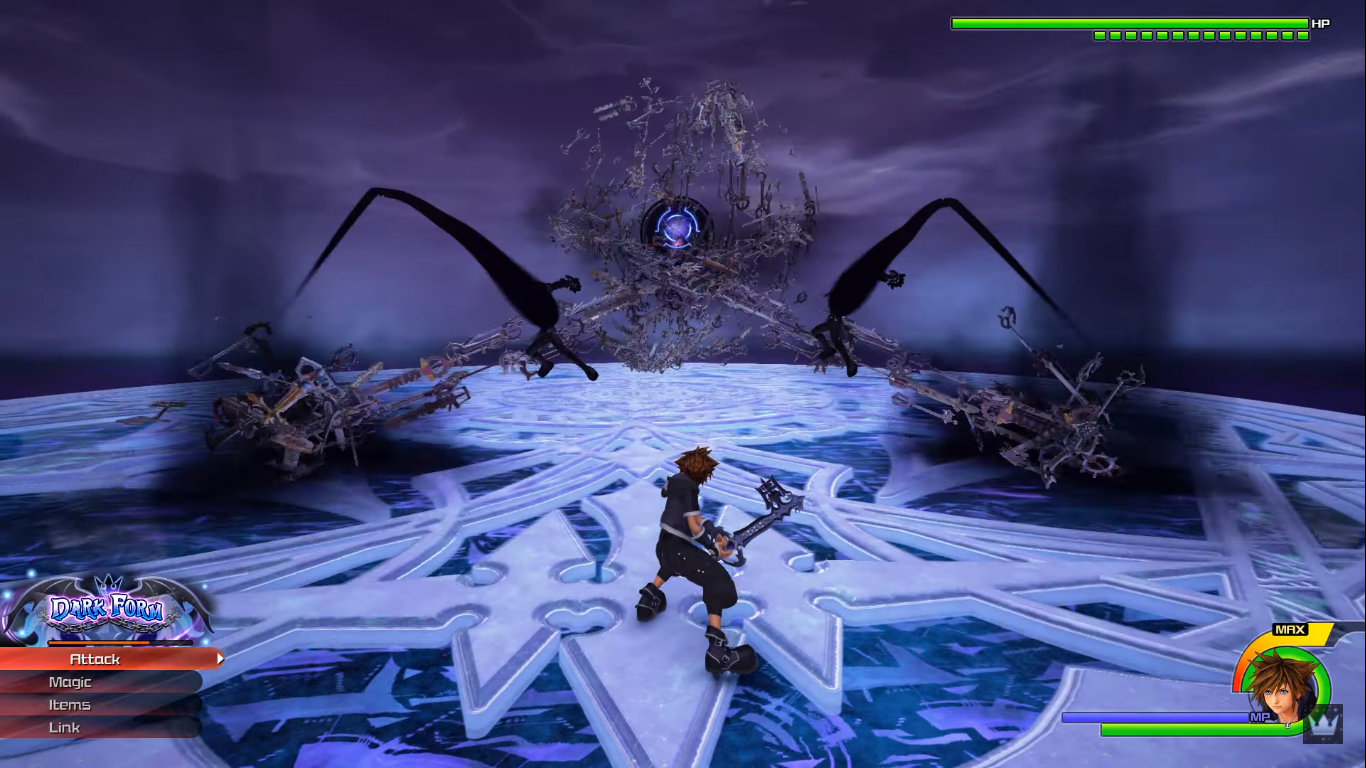Click the MAX gauge label

1290,629
